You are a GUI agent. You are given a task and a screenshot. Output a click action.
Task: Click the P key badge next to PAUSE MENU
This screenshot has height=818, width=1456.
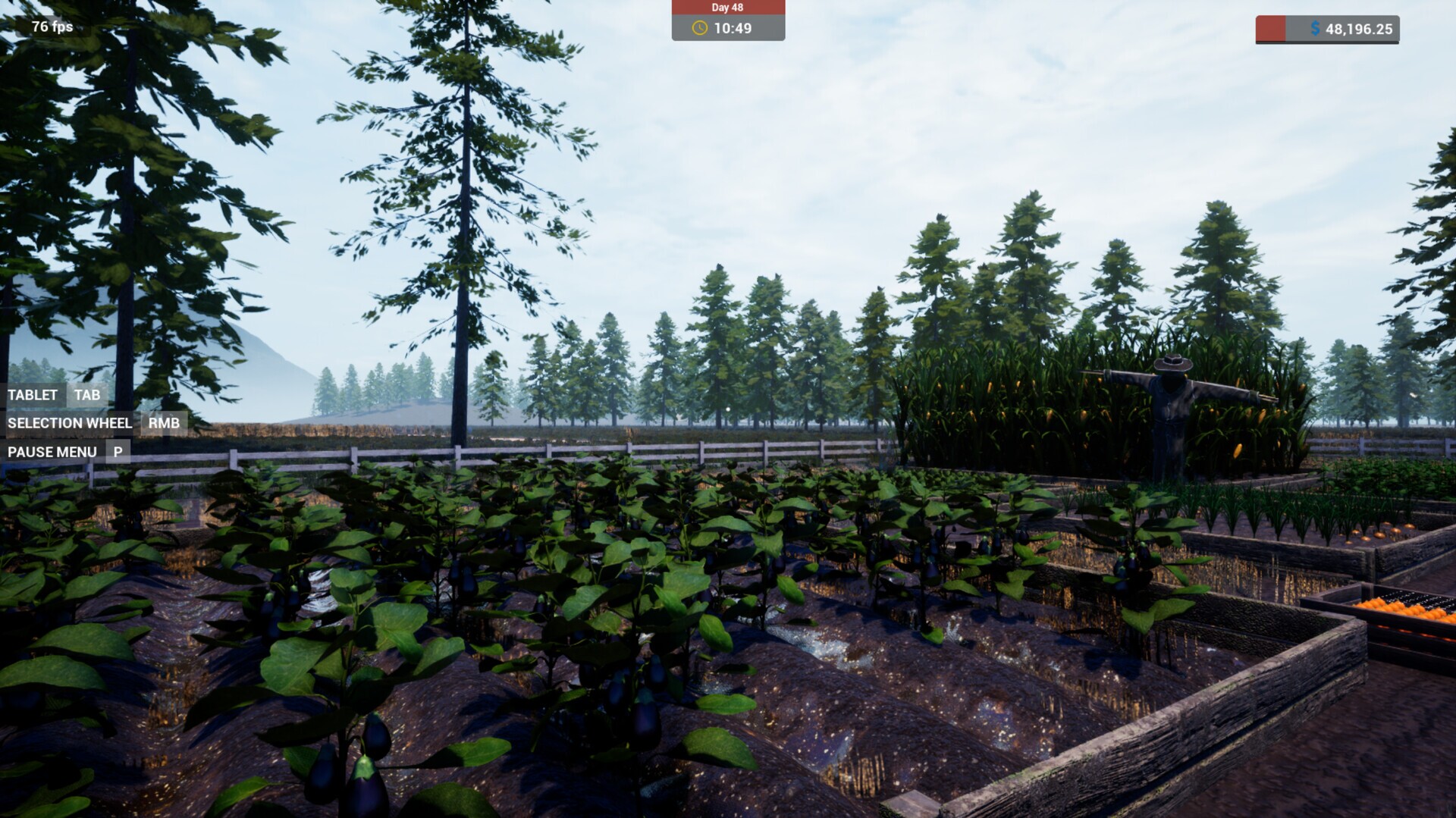click(118, 451)
